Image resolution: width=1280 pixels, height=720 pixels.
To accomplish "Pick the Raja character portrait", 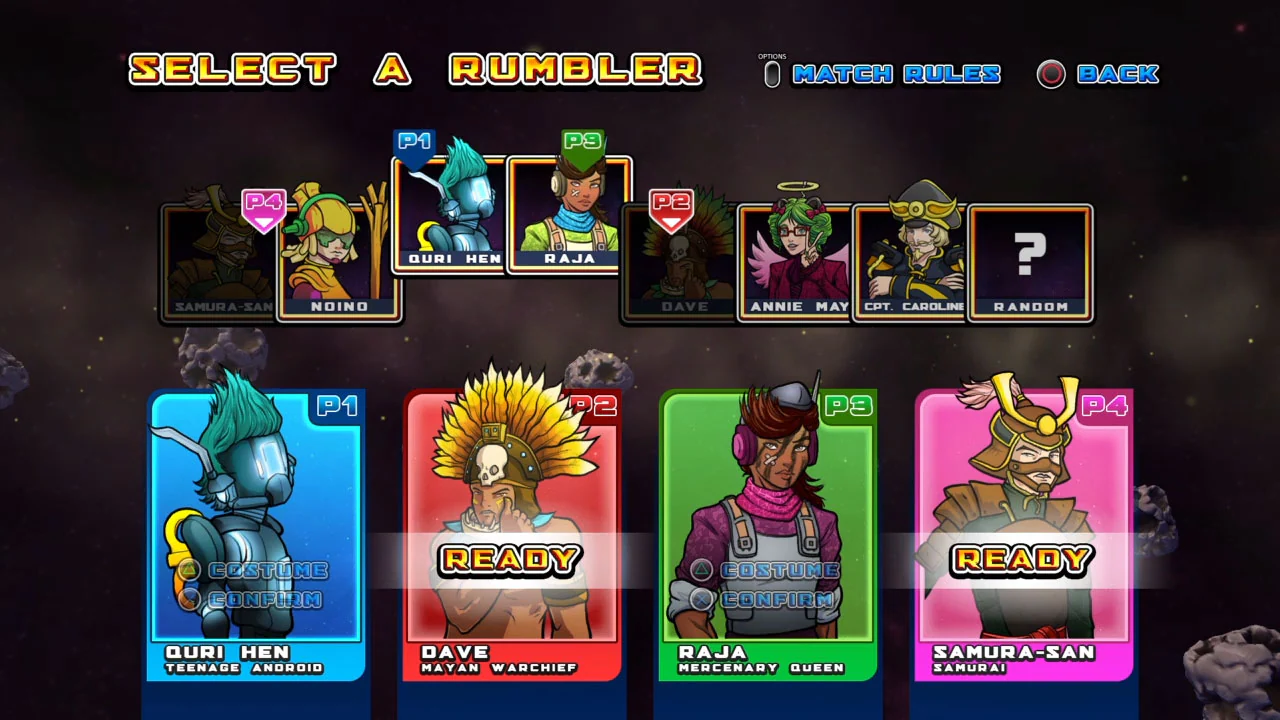I will (x=568, y=215).
